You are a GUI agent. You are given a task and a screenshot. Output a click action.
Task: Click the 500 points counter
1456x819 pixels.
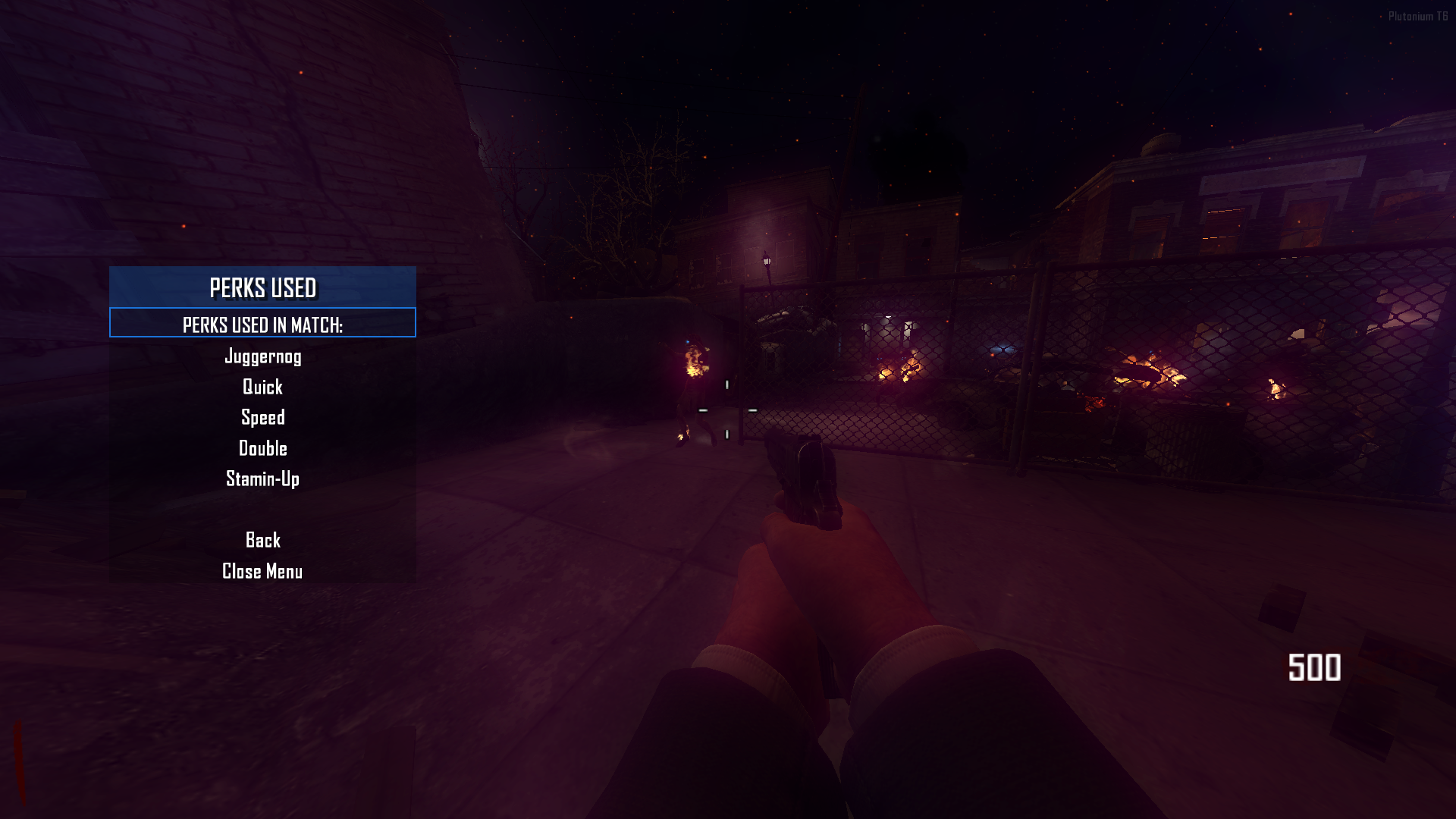point(1314,667)
